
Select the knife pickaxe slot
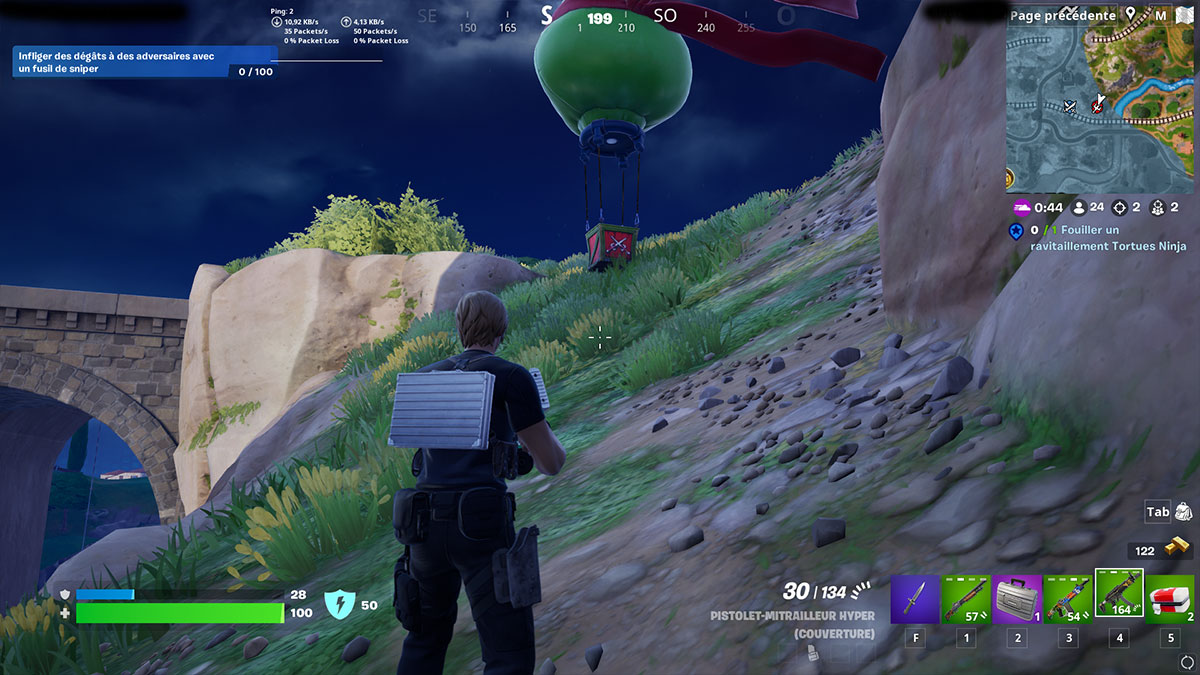coord(914,599)
